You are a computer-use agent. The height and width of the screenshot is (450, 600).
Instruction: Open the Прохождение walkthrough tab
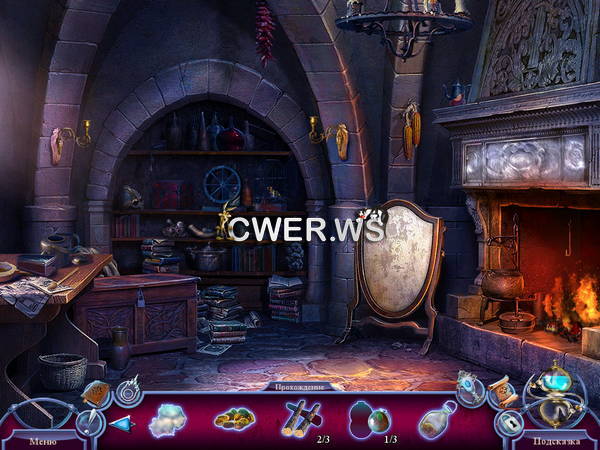[x=300, y=386]
